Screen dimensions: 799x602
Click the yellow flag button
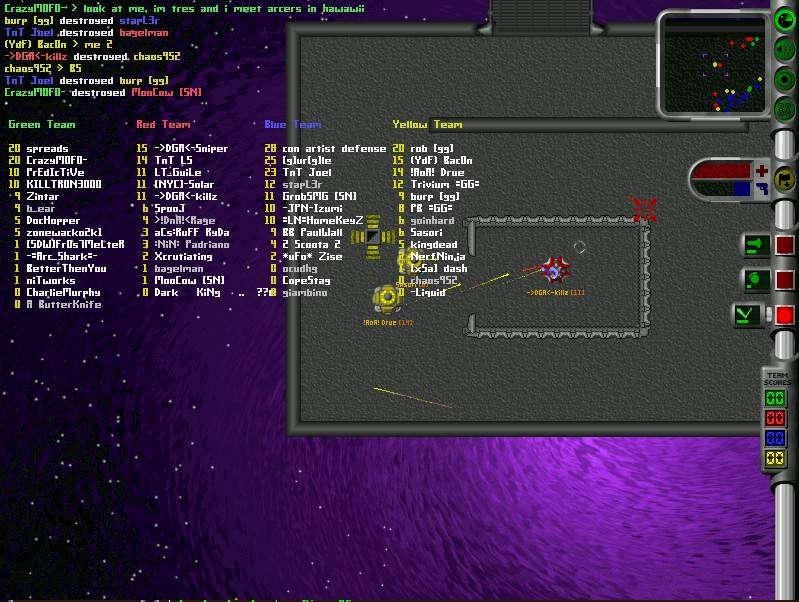pyautogui.click(x=785, y=180)
